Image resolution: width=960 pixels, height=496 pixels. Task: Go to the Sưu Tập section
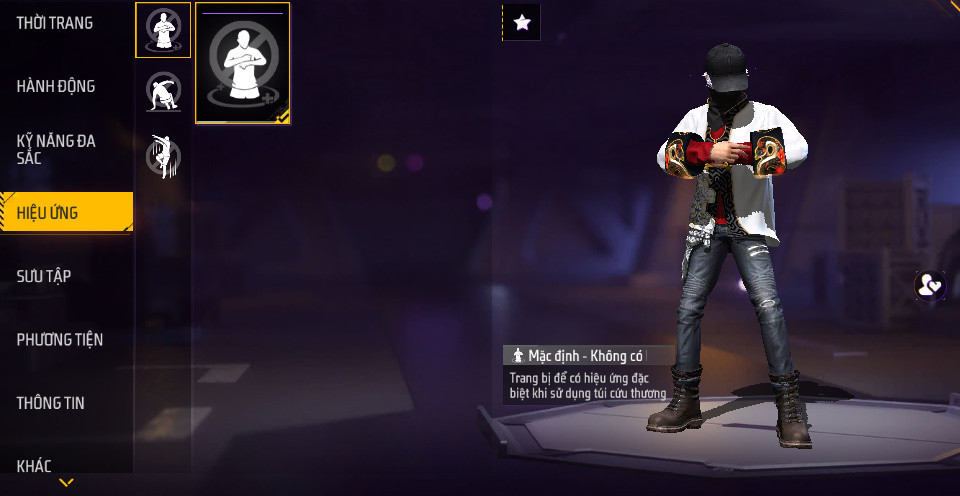pos(44,276)
